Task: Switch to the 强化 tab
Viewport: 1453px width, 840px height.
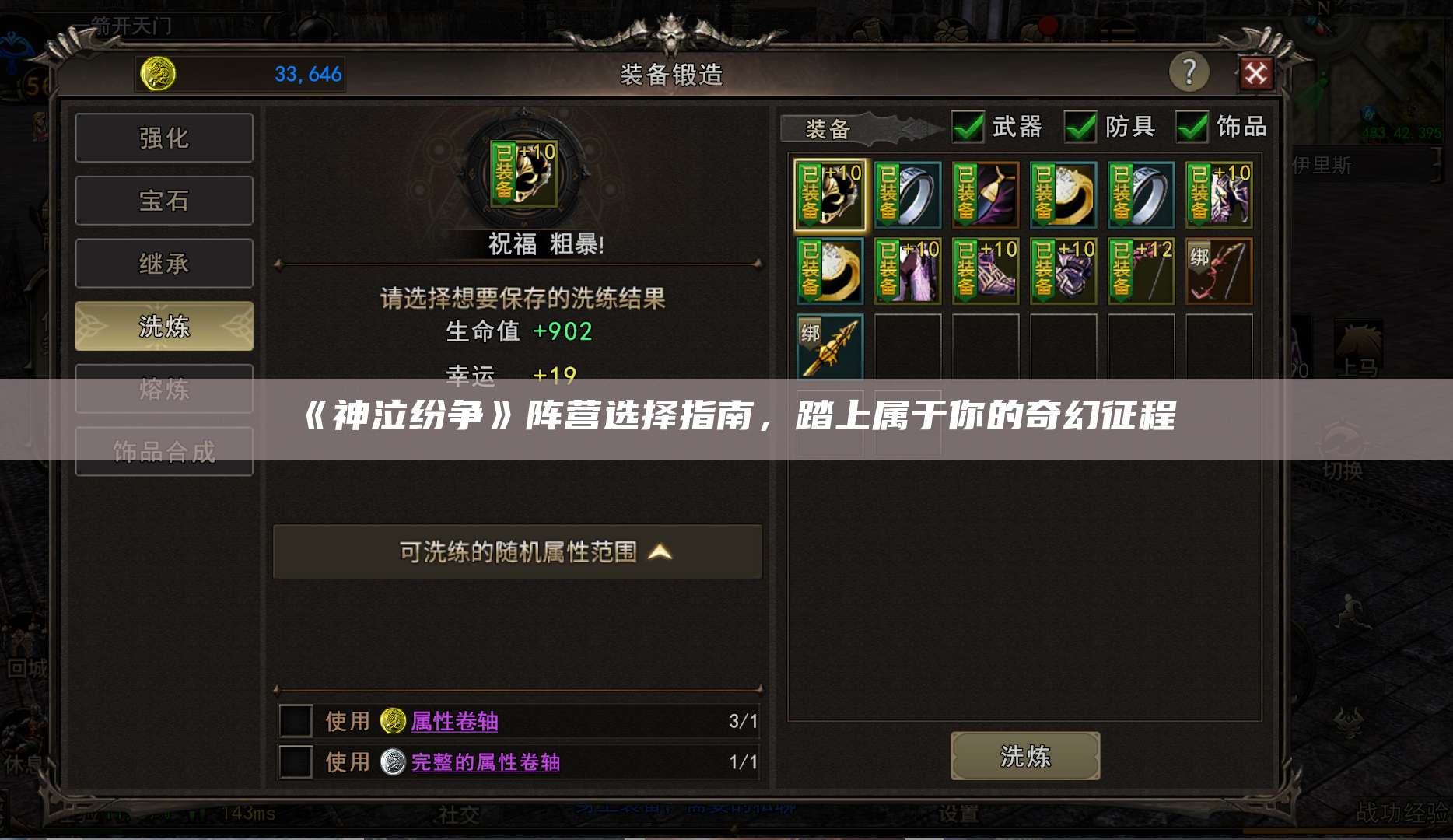Action: [x=164, y=137]
